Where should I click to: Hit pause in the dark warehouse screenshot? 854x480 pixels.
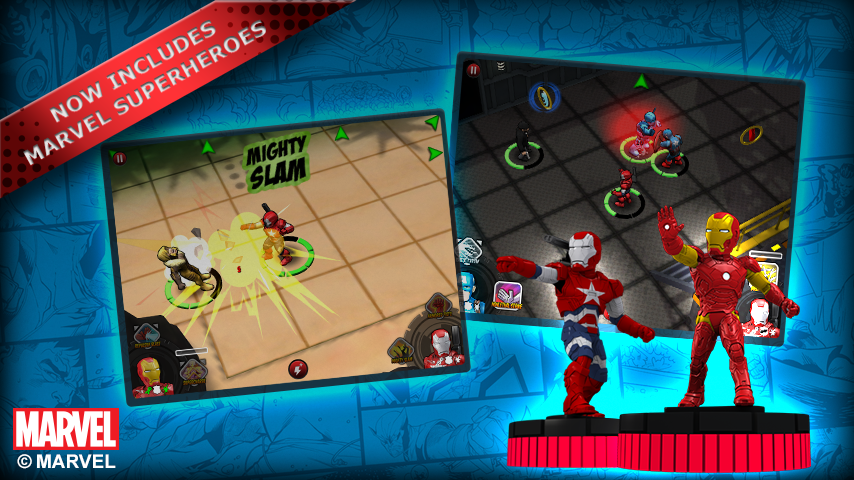(473, 70)
